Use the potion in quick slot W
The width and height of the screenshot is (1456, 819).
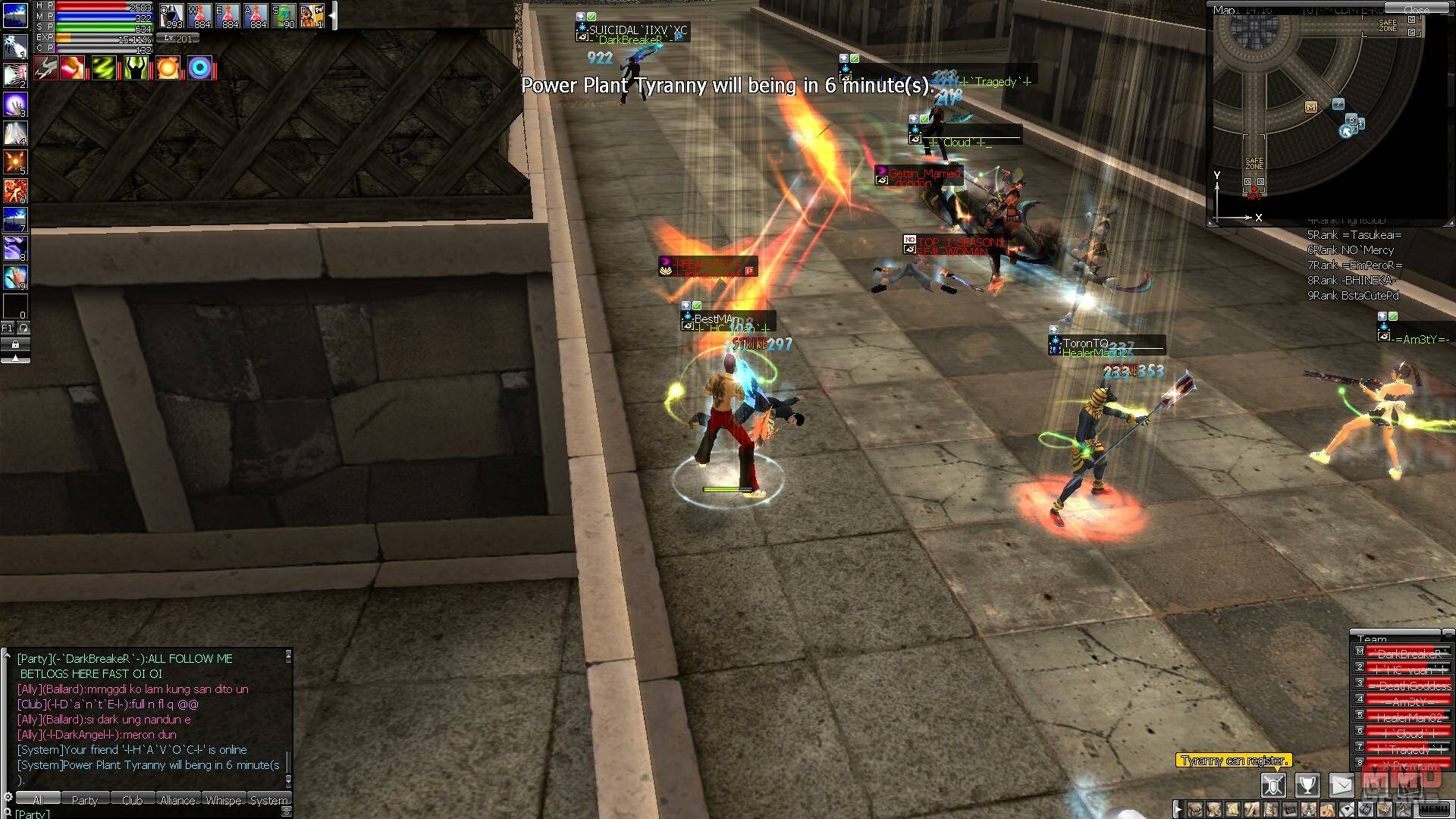[x=199, y=15]
